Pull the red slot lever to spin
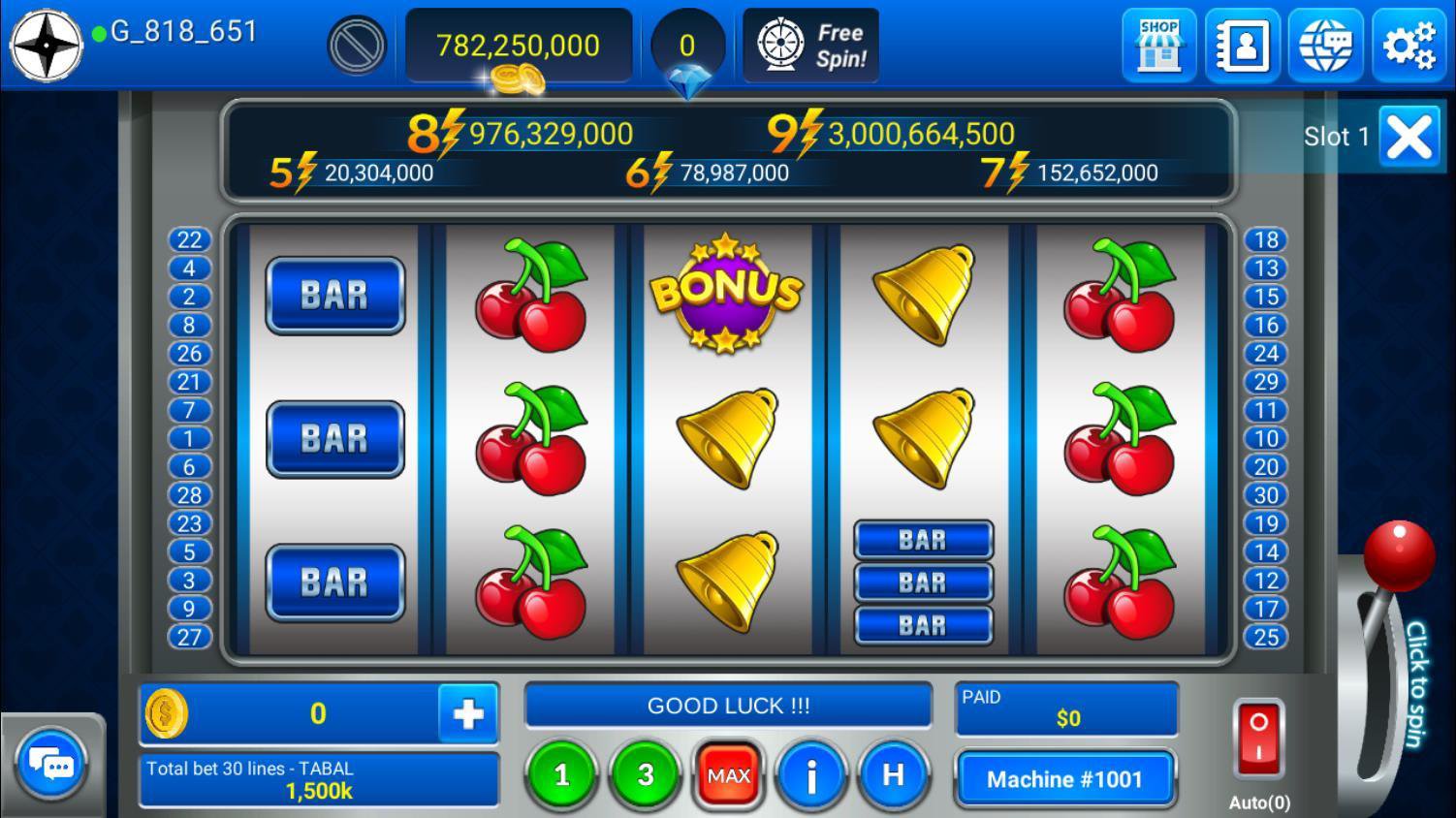This screenshot has width=1456, height=818. [x=1399, y=556]
